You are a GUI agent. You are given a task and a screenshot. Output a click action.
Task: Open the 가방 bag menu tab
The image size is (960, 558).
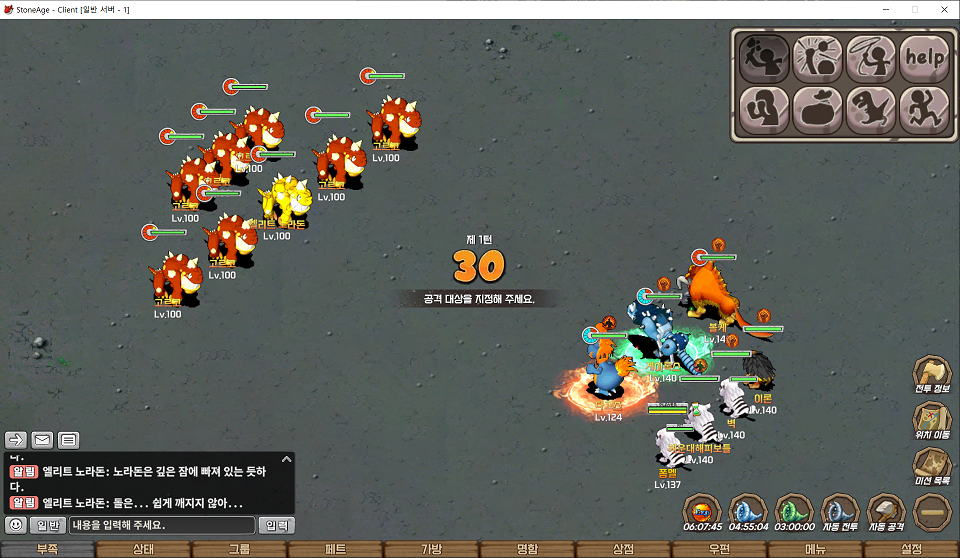(x=431, y=549)
